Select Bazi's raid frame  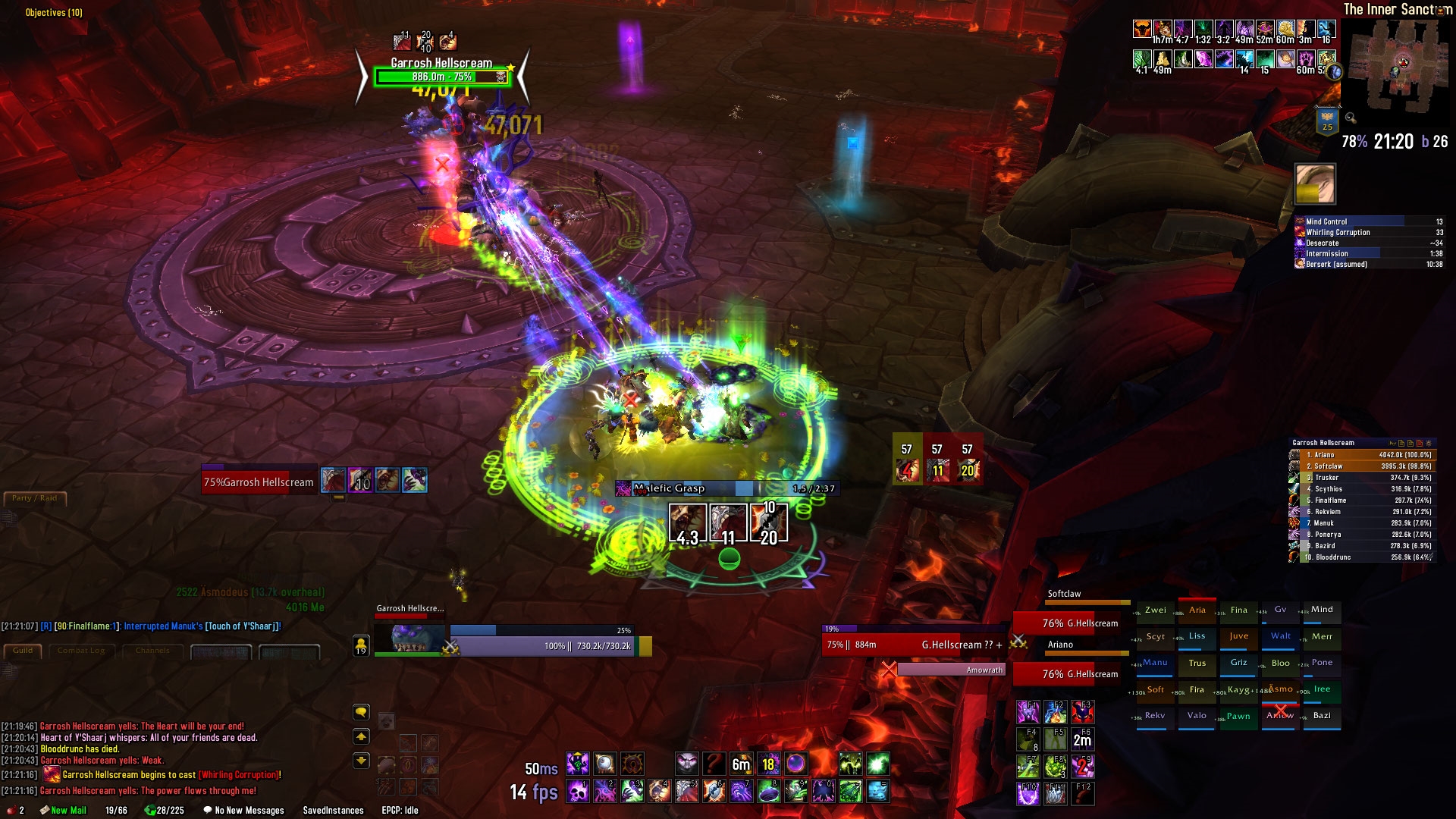pos(1322,716)
